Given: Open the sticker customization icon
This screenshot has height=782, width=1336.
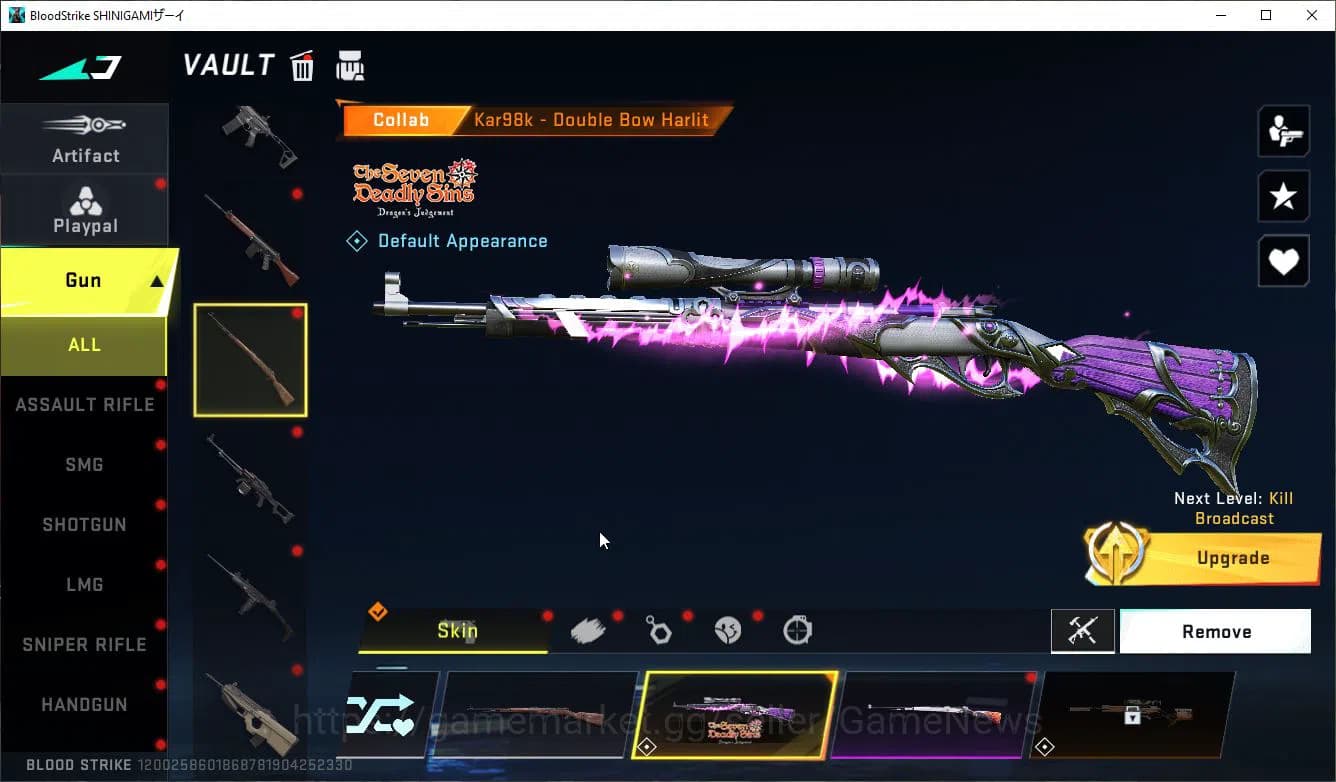Looking at the screenshot, I should click(729, 629).
